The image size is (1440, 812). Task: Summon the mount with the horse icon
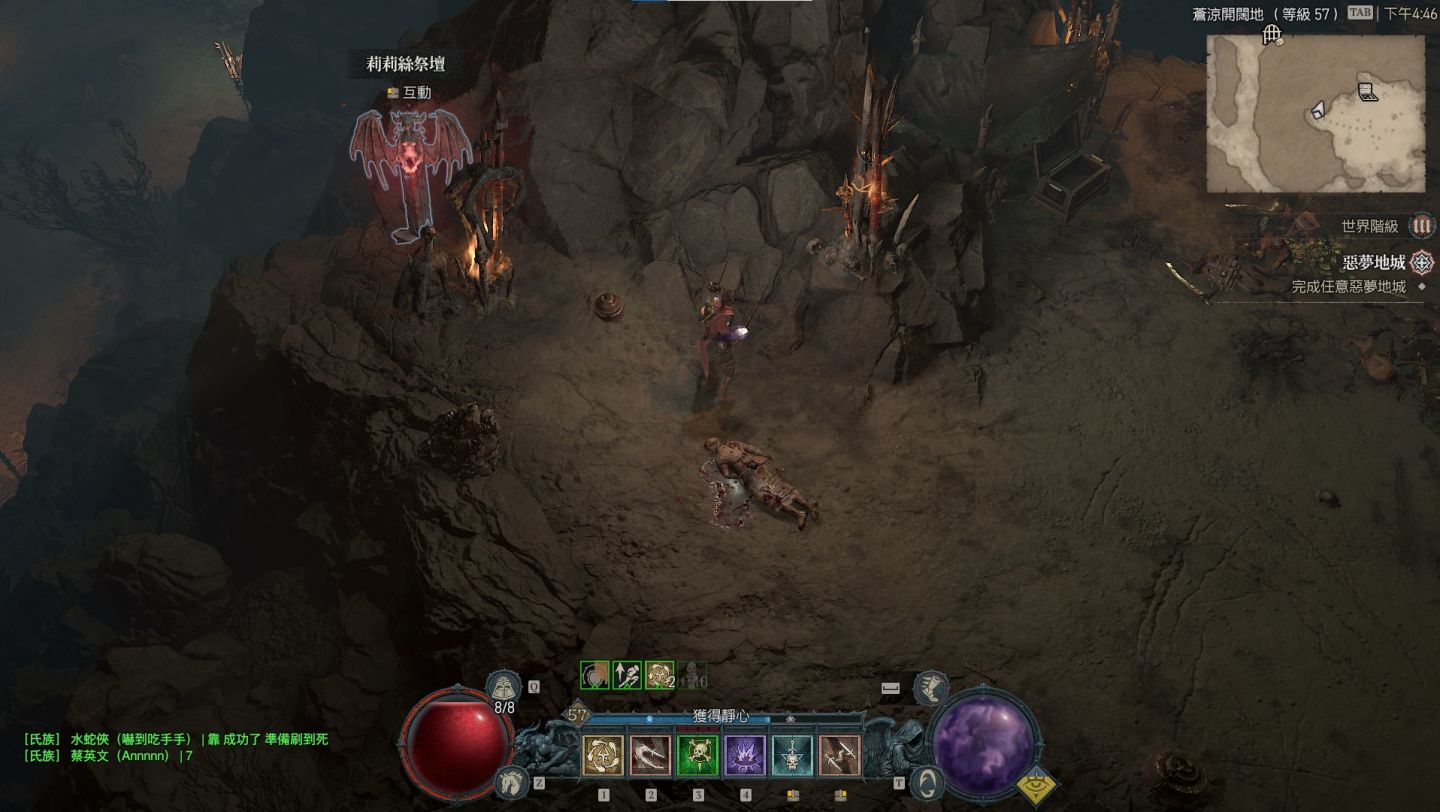pyautogui.click(x=511, y=781)
